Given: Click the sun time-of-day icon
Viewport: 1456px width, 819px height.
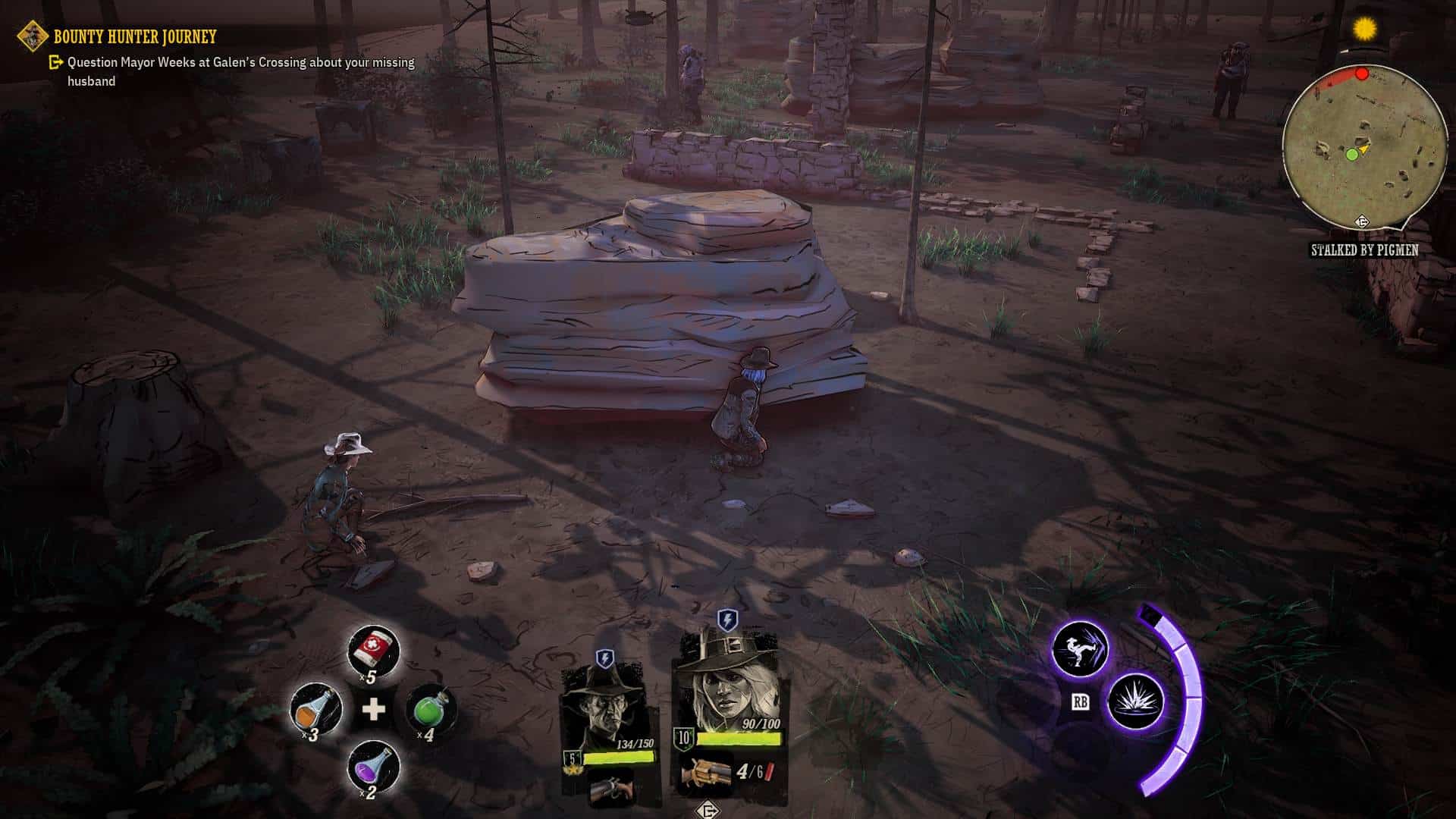Looking at the screenshot, I should click(x=1365, y=30).
